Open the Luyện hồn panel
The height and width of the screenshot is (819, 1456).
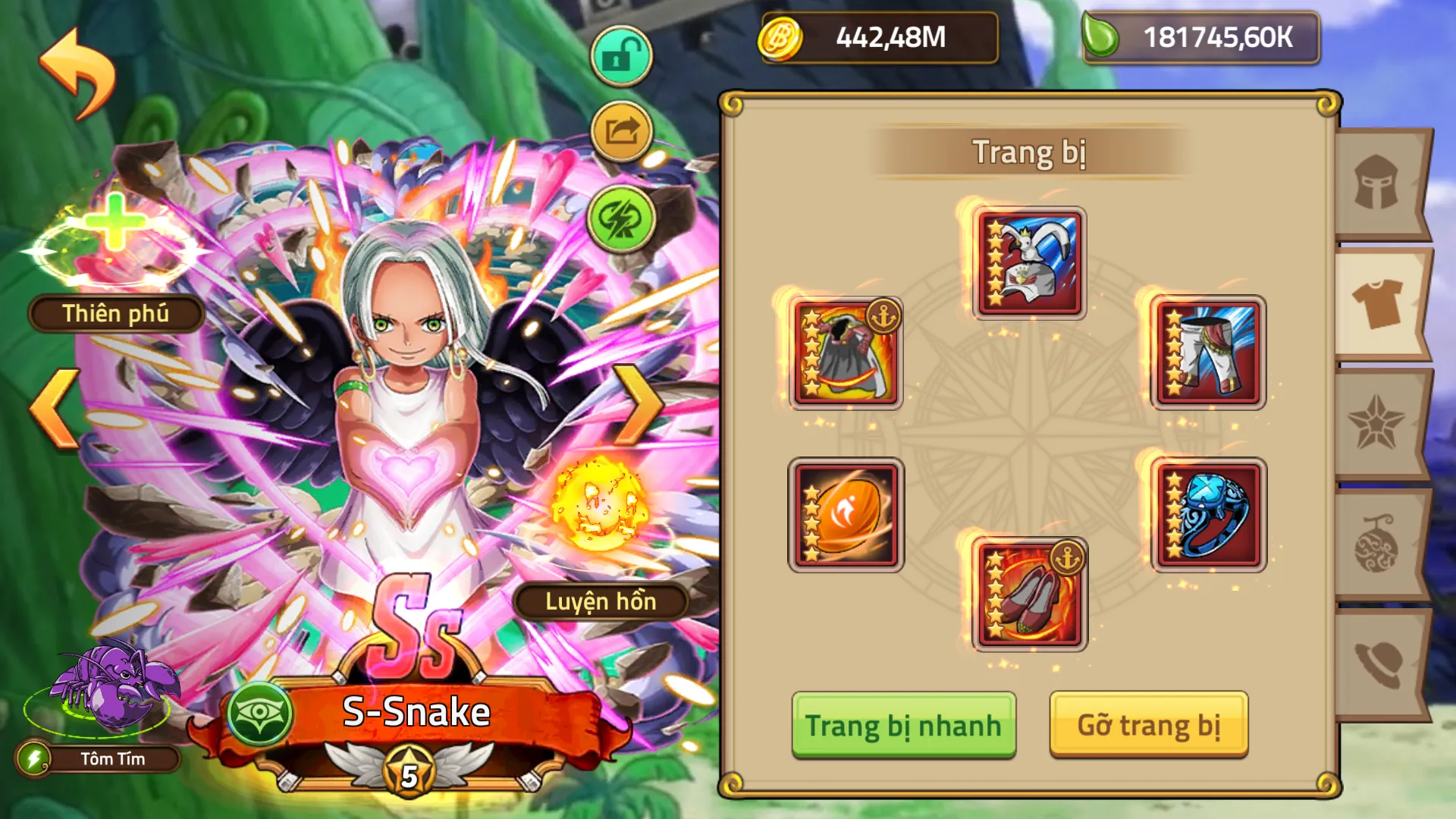[x=603, y=601]
